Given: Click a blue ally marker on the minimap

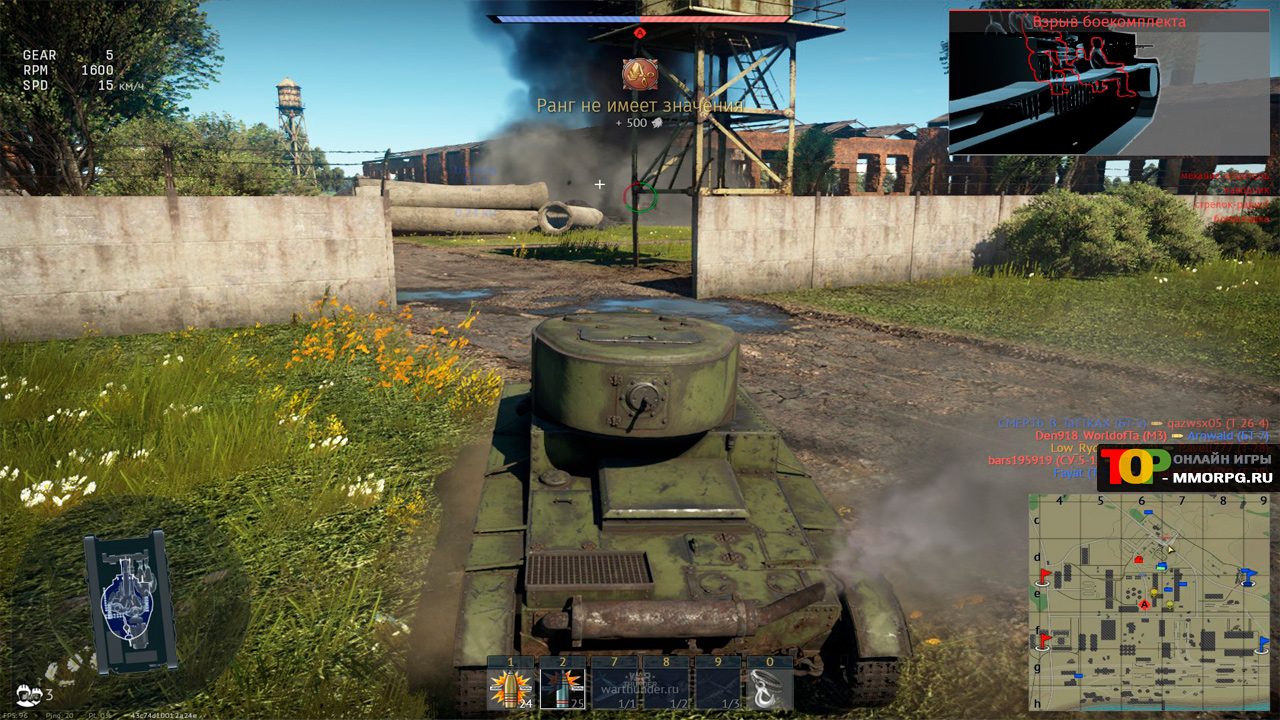Looking at the screenshot, I should pyautogui.click(x=1184, y=584).
